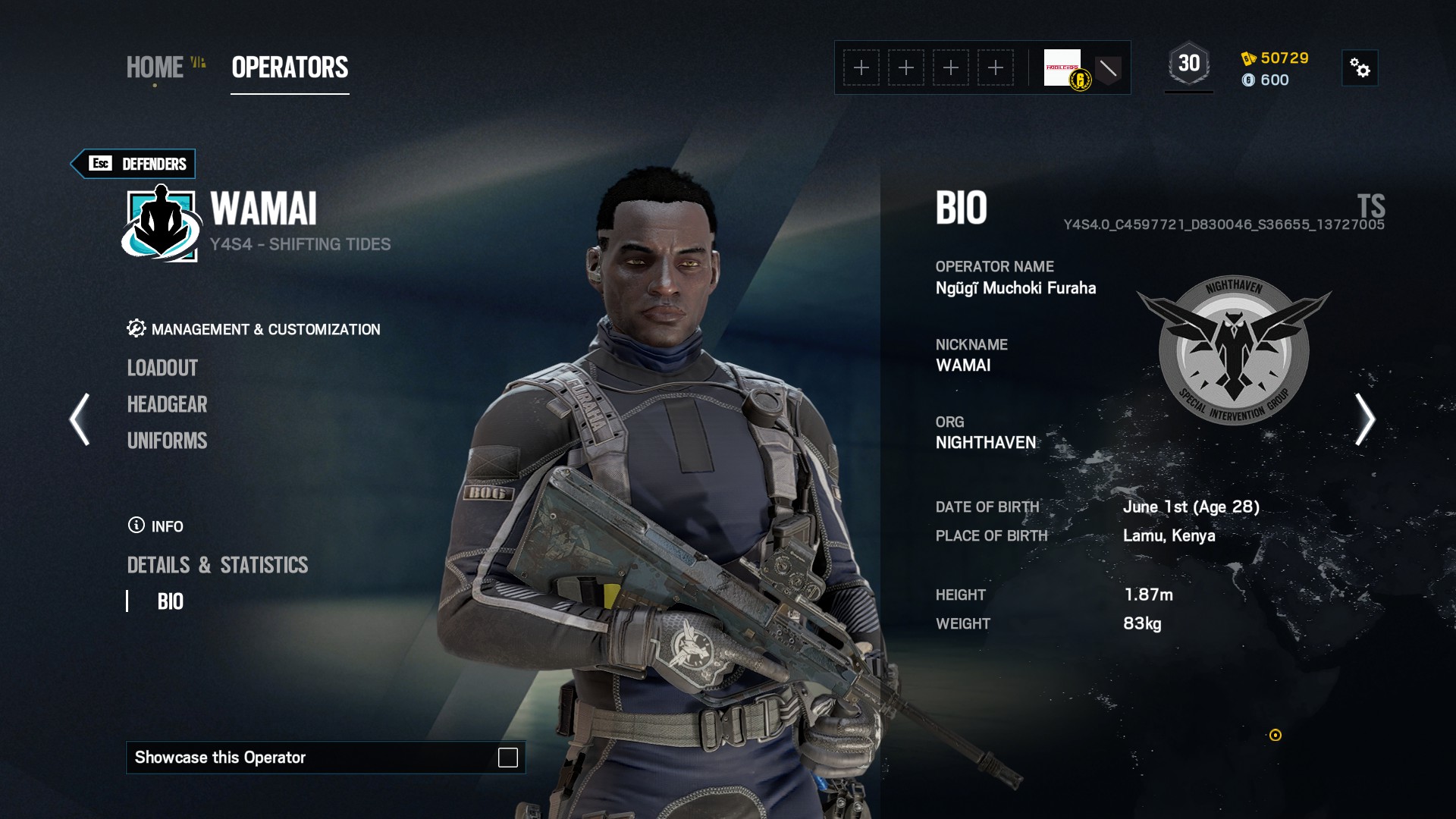Choose the Uniforms option
Screen dimensions: 1456x819
pos(167,441)
